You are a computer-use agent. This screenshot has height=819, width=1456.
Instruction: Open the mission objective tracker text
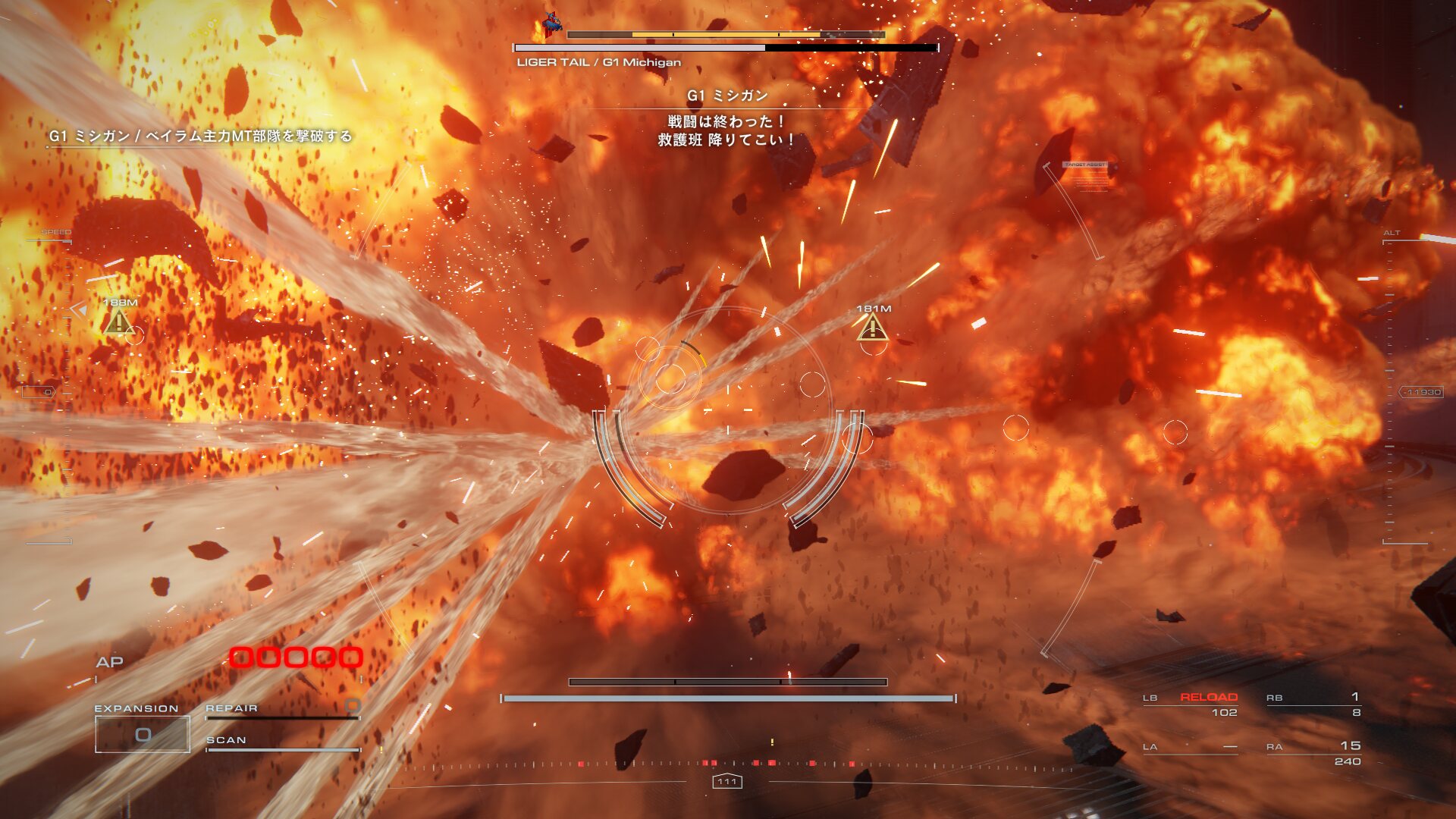(x=201, y=136)
